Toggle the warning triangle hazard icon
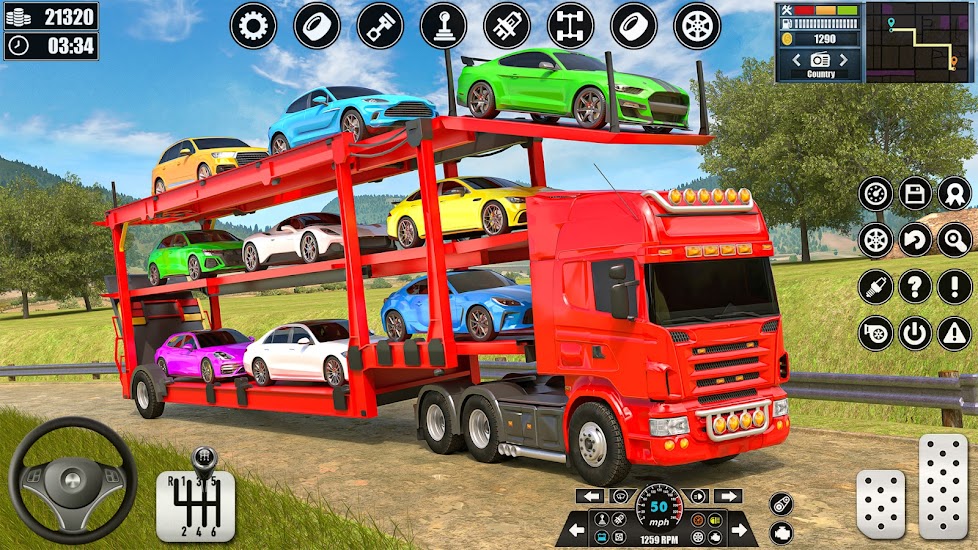Screen dimensions: 978x550 click(955, 333)
